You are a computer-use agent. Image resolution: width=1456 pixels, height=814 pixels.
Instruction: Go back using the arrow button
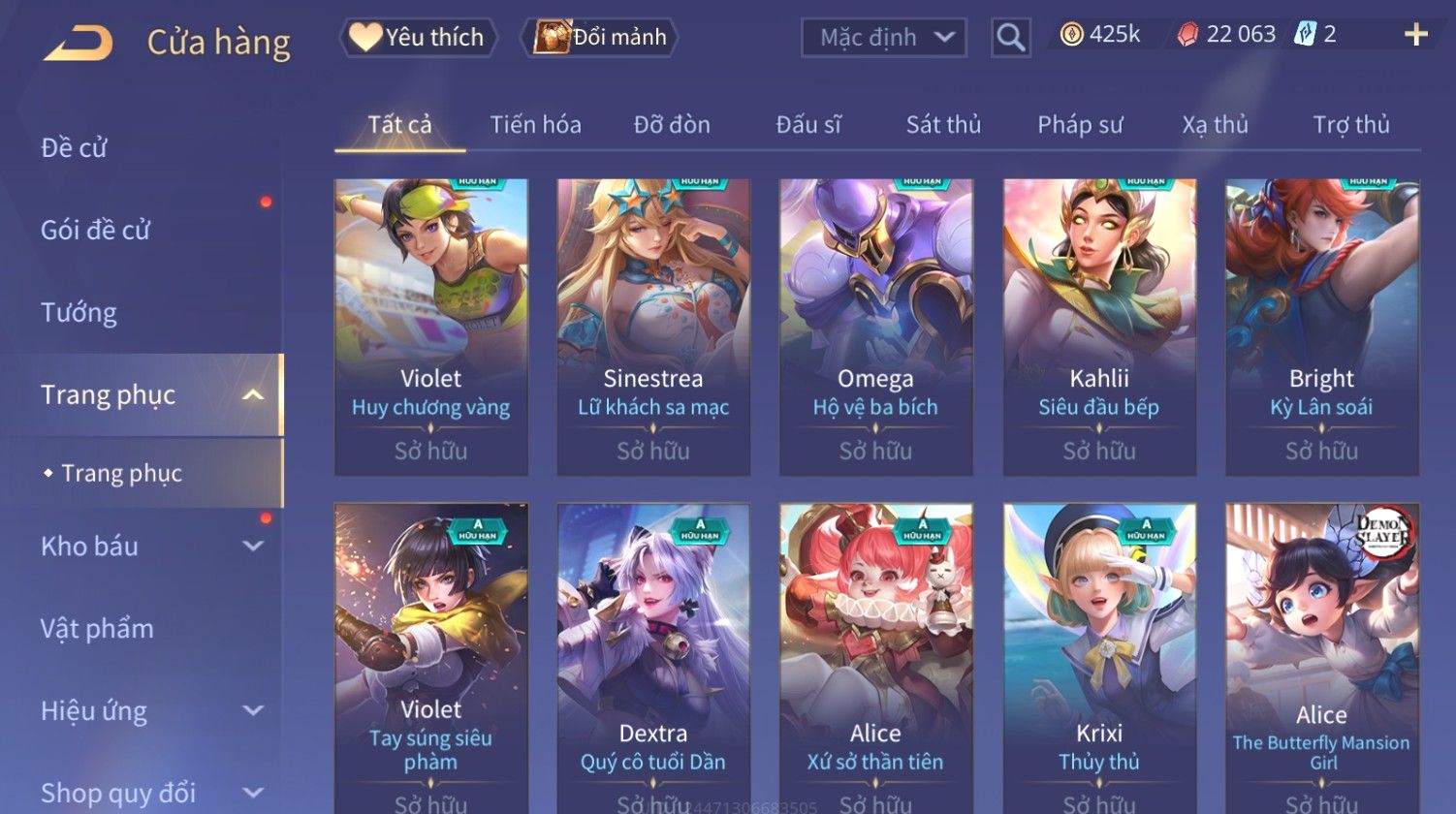click(79, 43)
